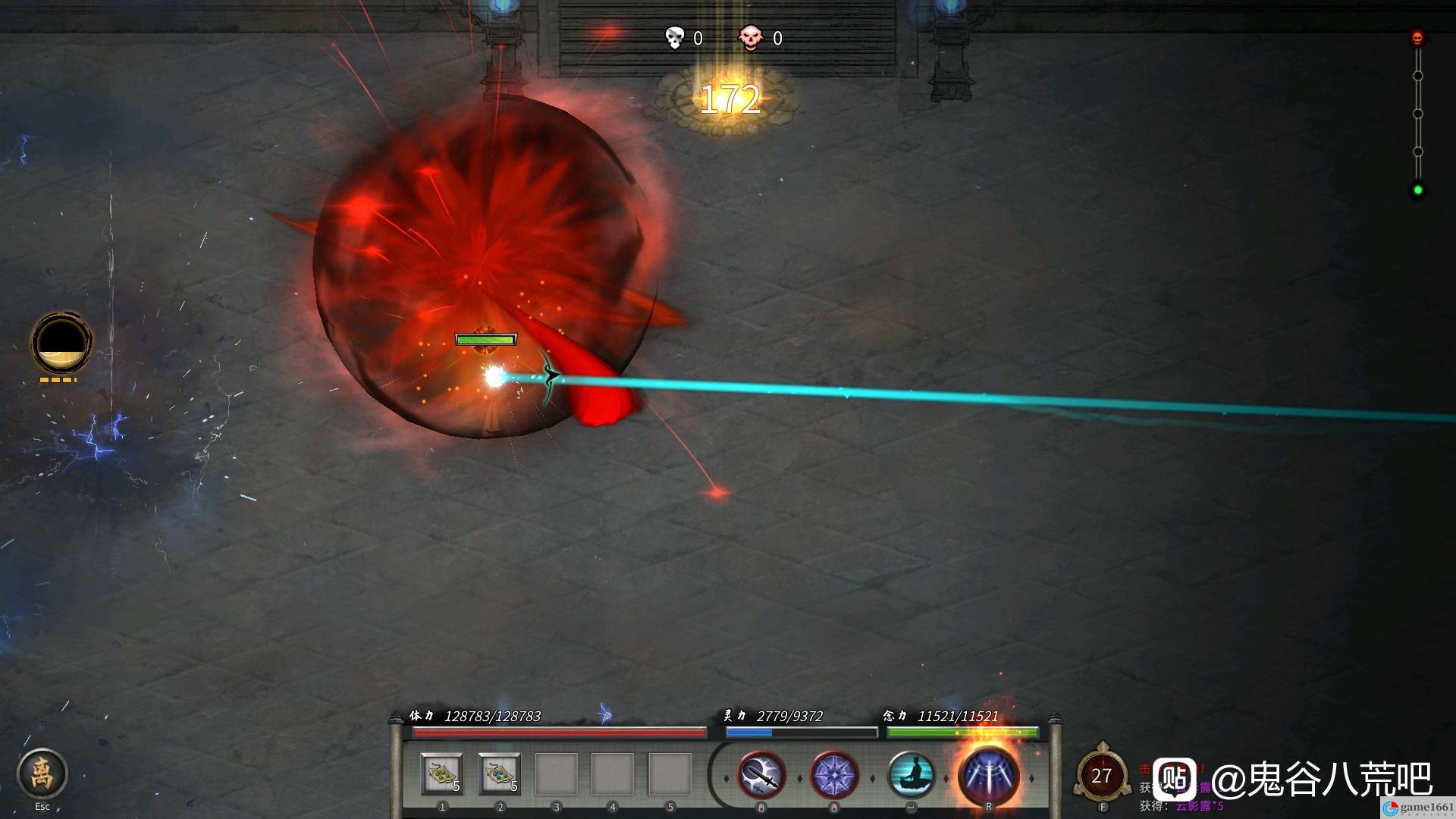The height and width of the screenshot is (819, 1456).
Task: Select the green node on the stage progress track
Action: (x=1417, y=190)
